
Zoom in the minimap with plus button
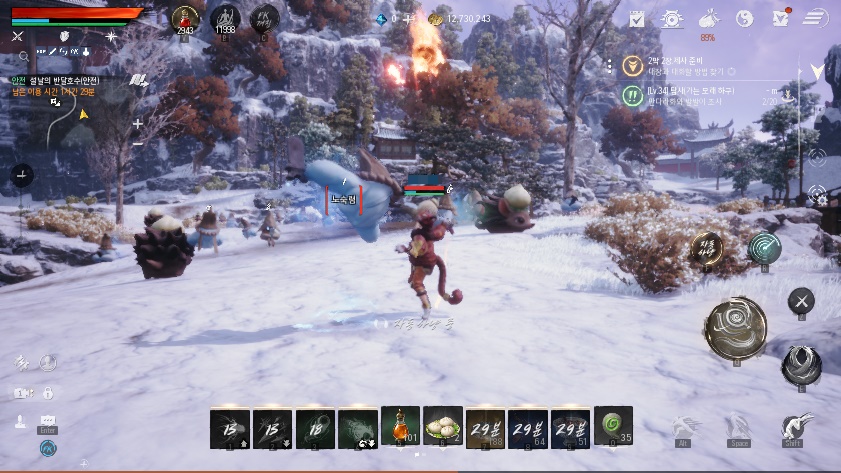click(x=137, y=124)
